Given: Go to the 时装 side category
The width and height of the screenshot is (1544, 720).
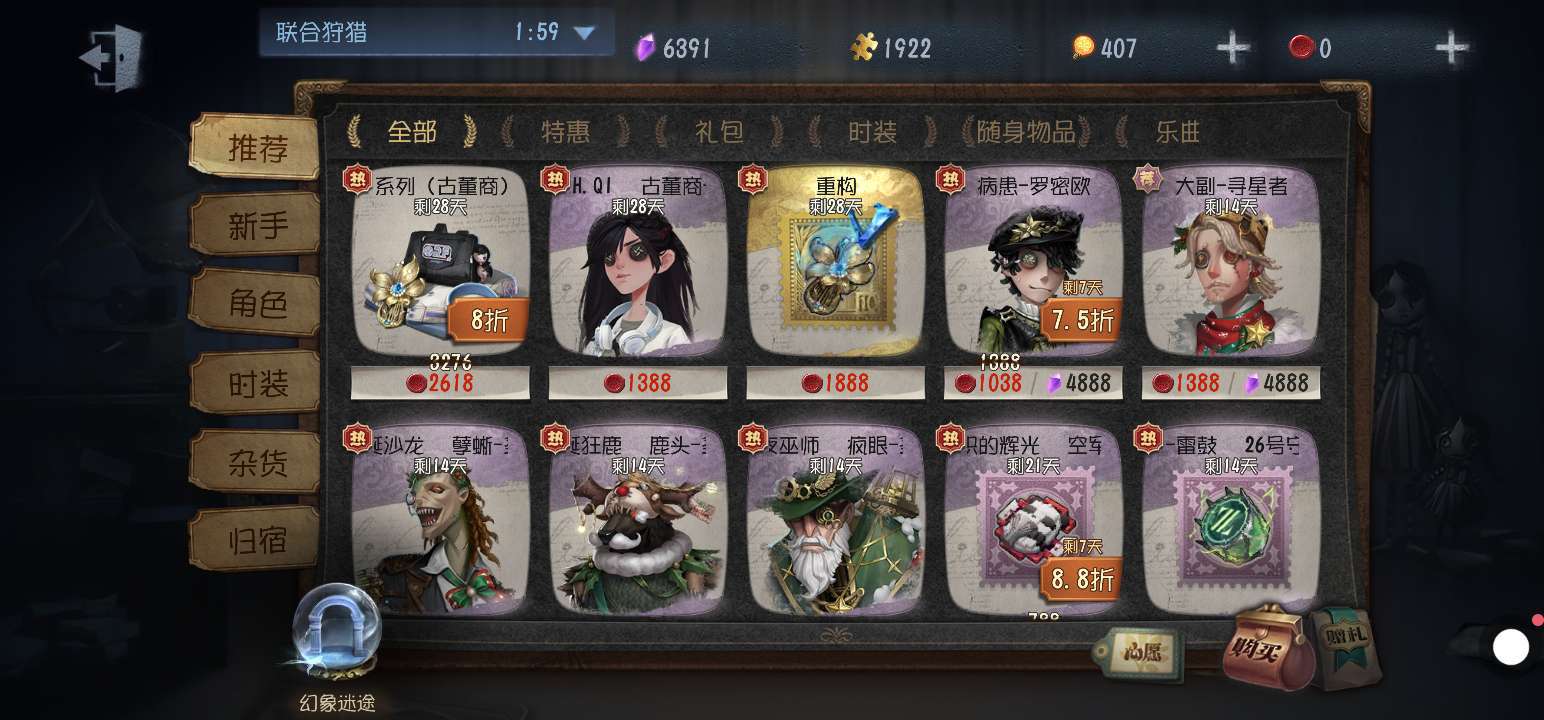Looking at the screenshot, I should (x=256, y=383).
